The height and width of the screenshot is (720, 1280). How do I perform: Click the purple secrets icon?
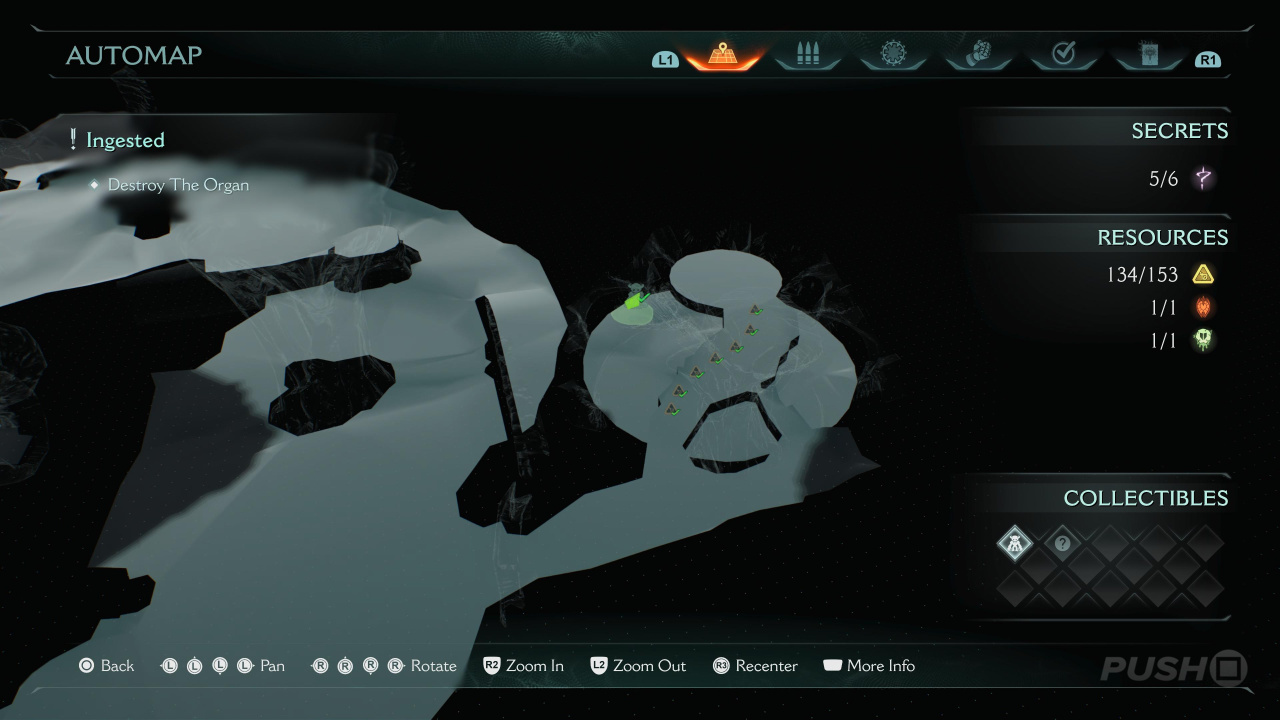tap(1204, 180)
